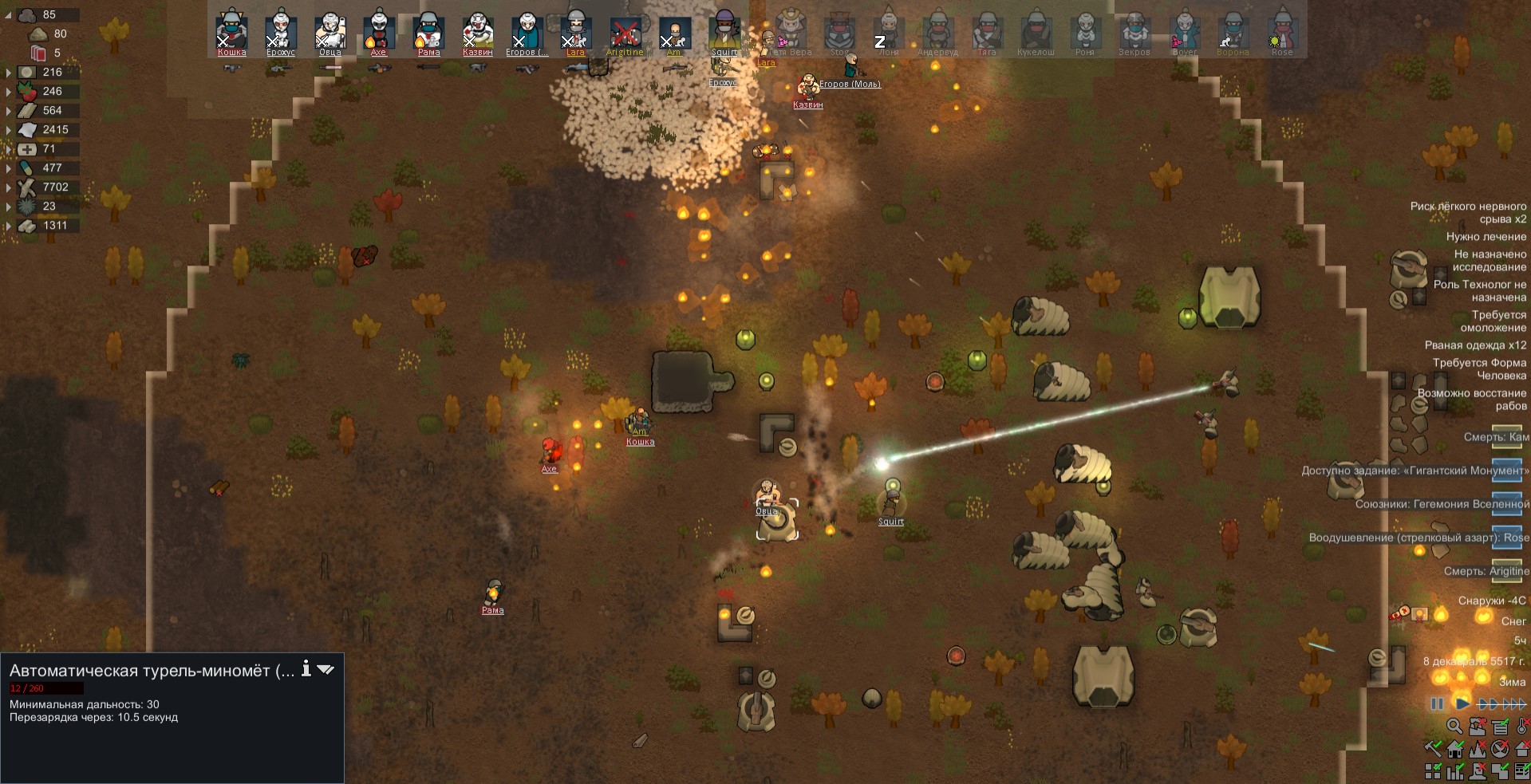The width and height of the screenshot is (1531, 784).
Task: Click the dead Arigitine portrait
Action: pyautogui.click(x=625, y=32)
